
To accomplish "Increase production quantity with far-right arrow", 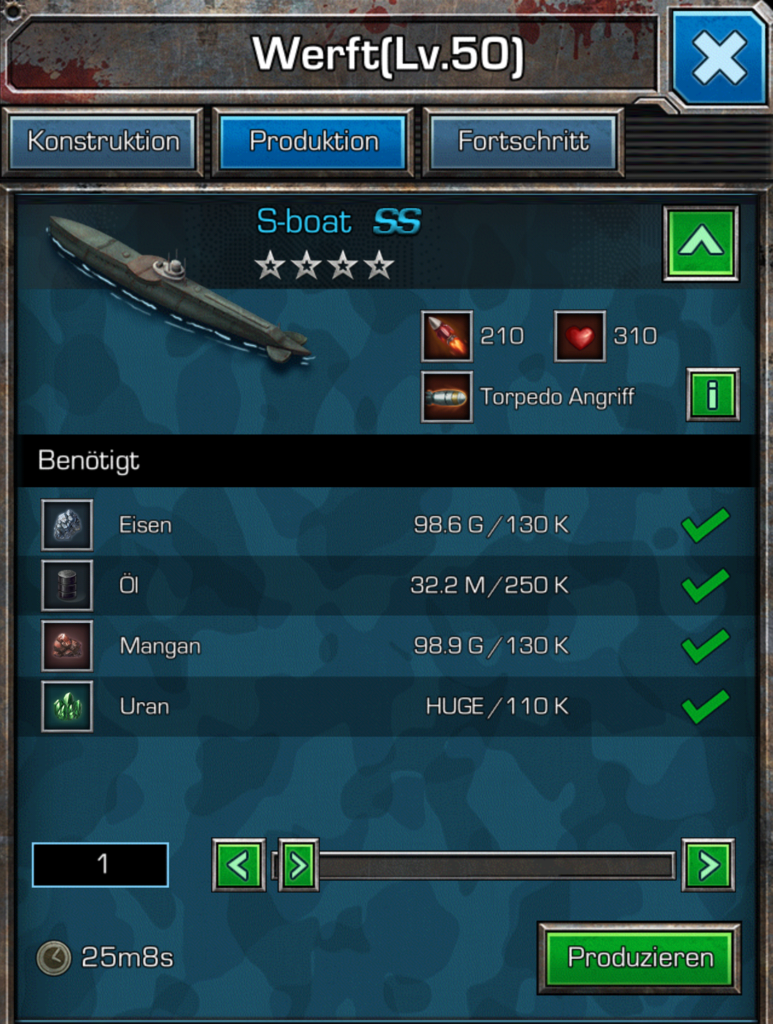I will click(x=708, y=865).
